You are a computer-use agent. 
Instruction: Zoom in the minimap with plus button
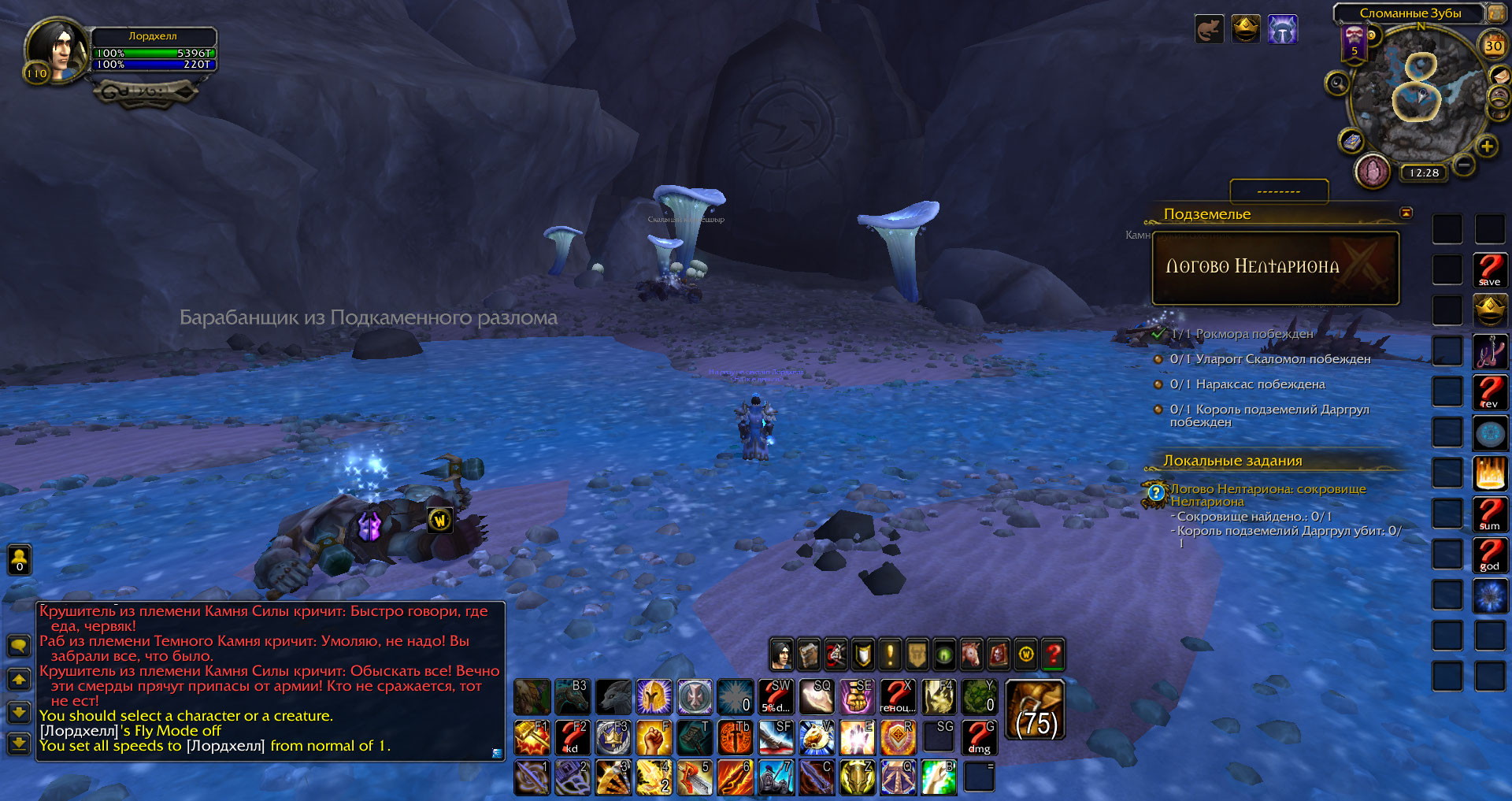pos(1487,146)
